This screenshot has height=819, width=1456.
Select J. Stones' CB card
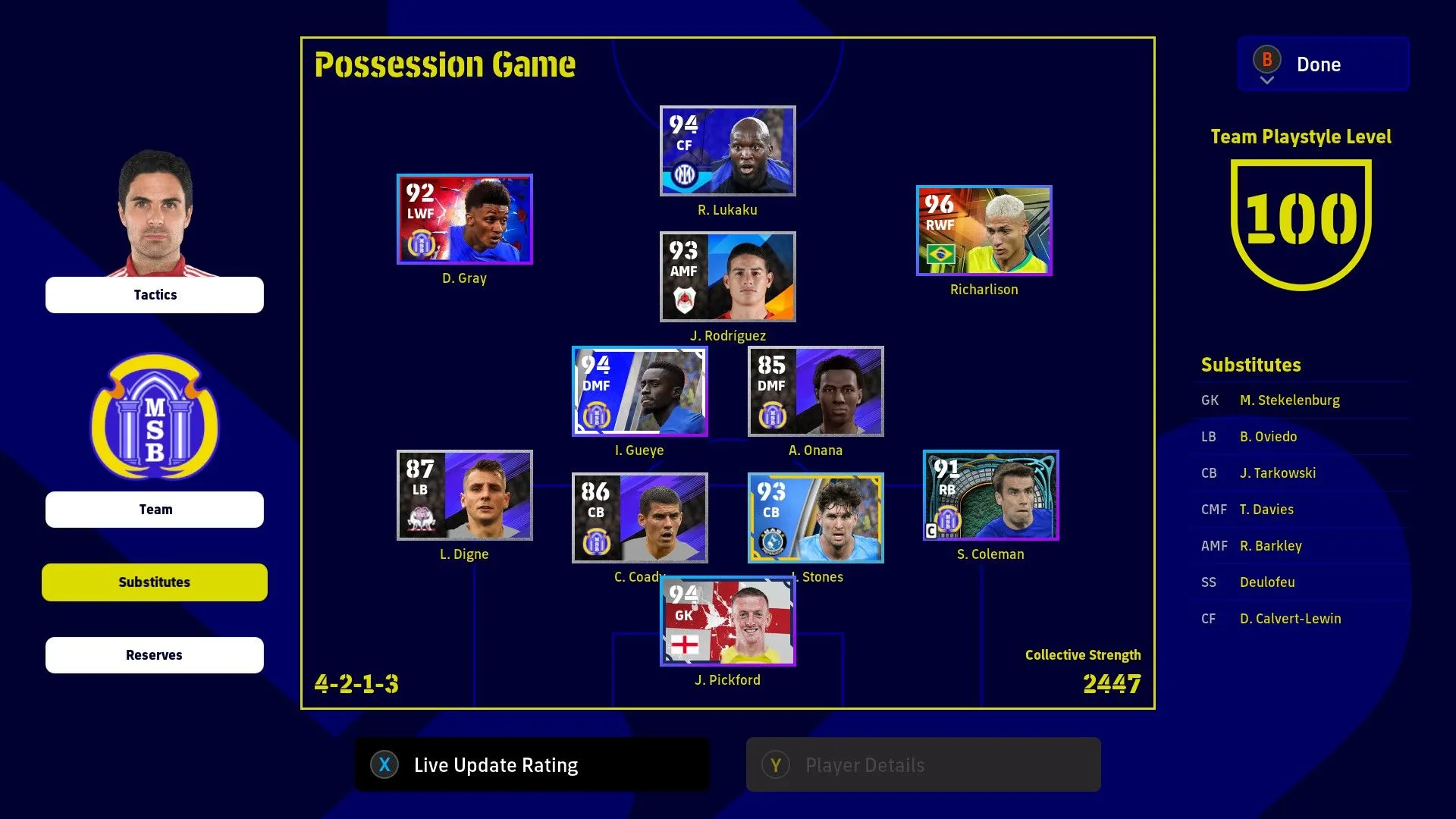coord(815,518)
